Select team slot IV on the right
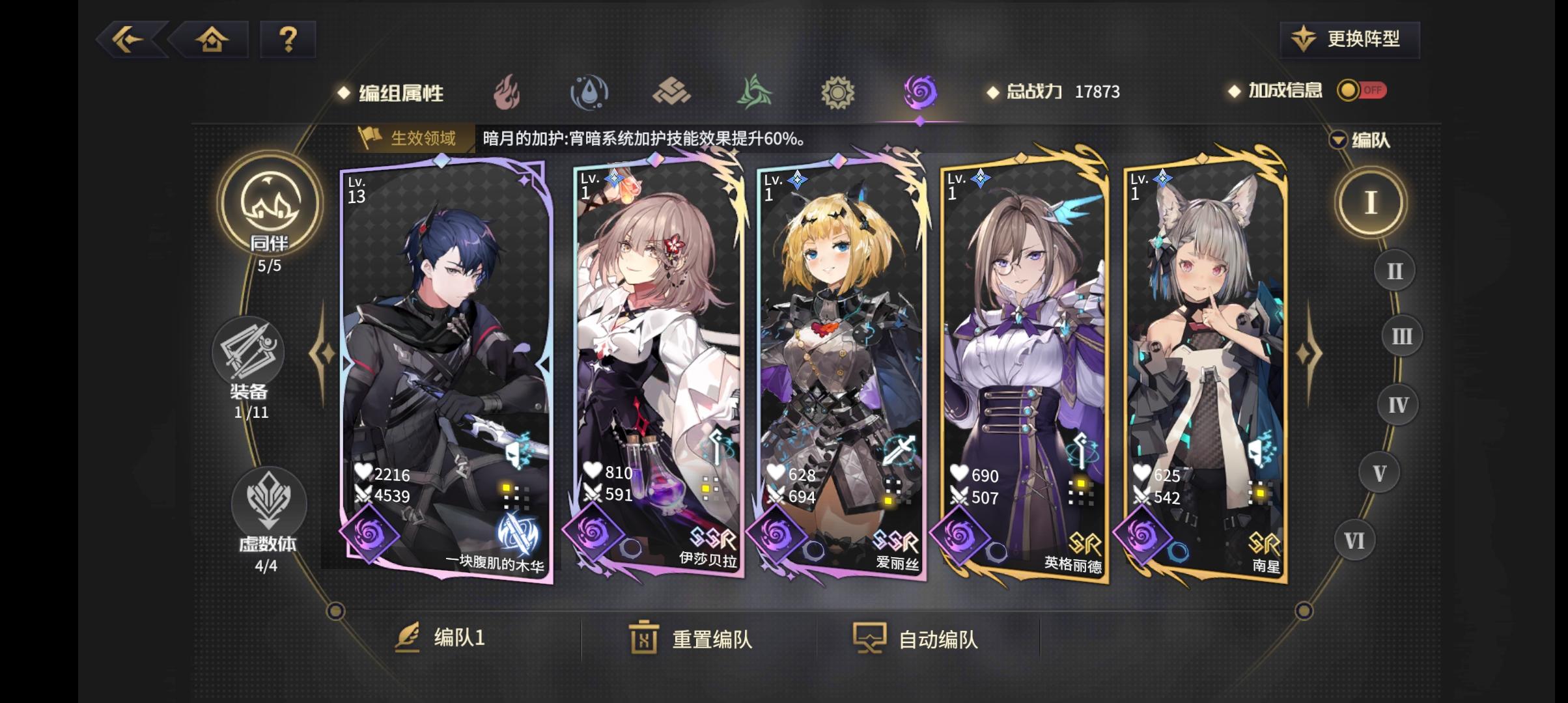1568x703 pixels. [x=1398, y=404]
